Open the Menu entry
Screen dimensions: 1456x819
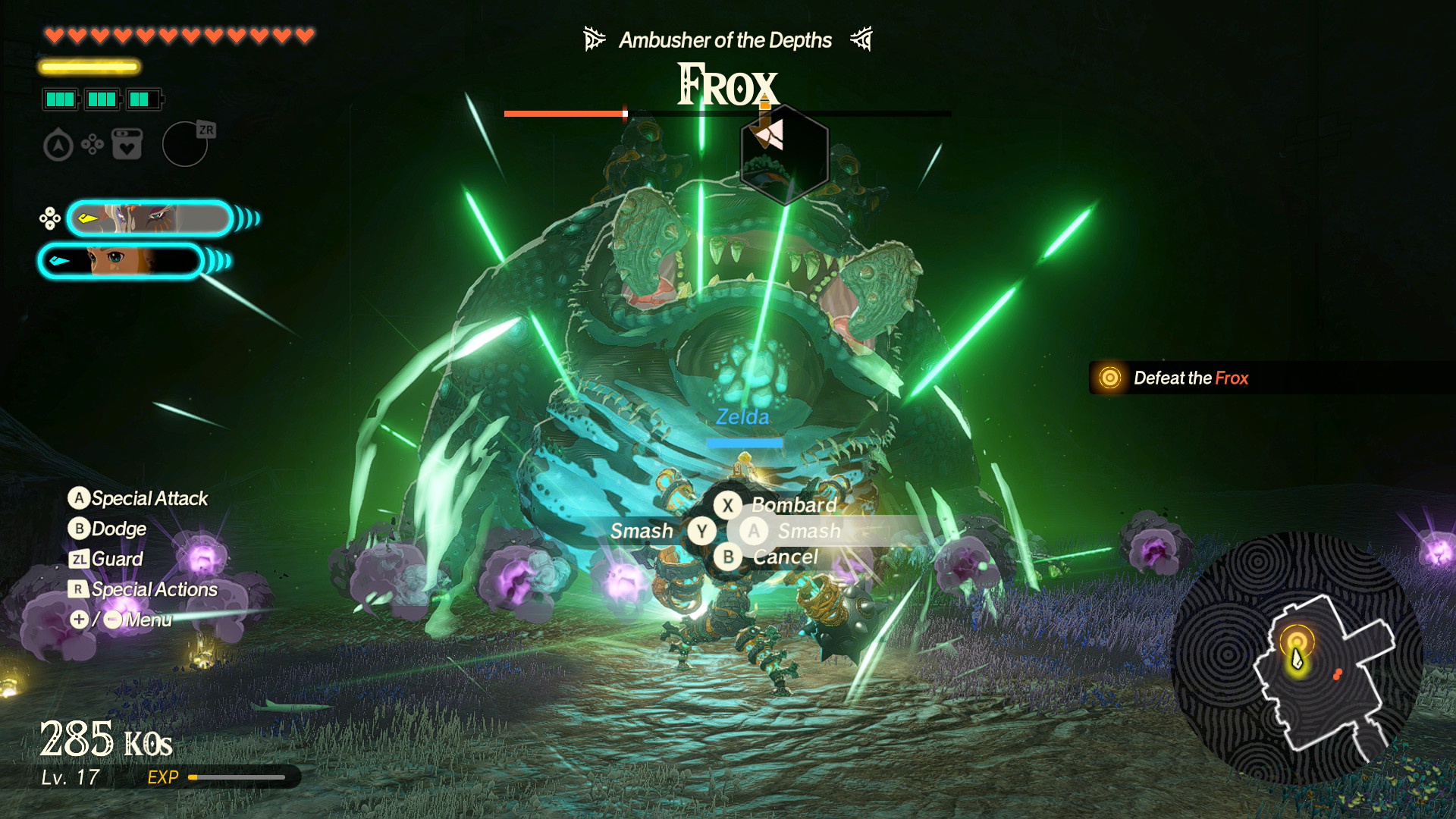click(x=147, y=620)
